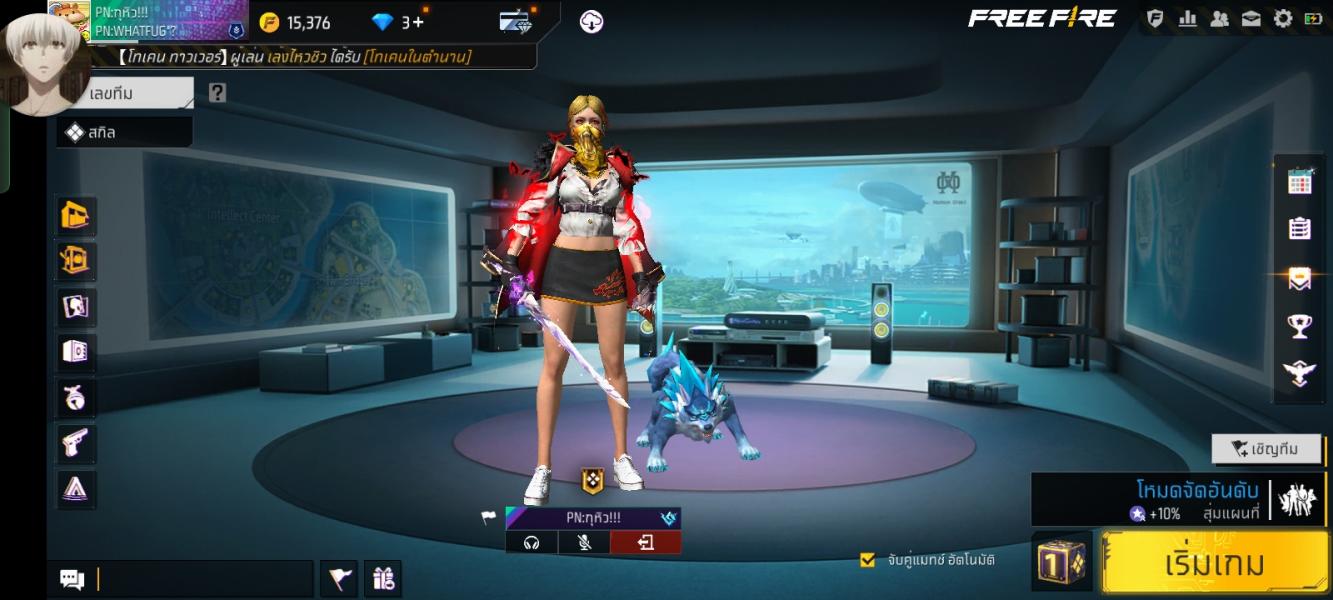Click the สกิล skills button
Screen dimensions: 1333x600
click(124, 132)
